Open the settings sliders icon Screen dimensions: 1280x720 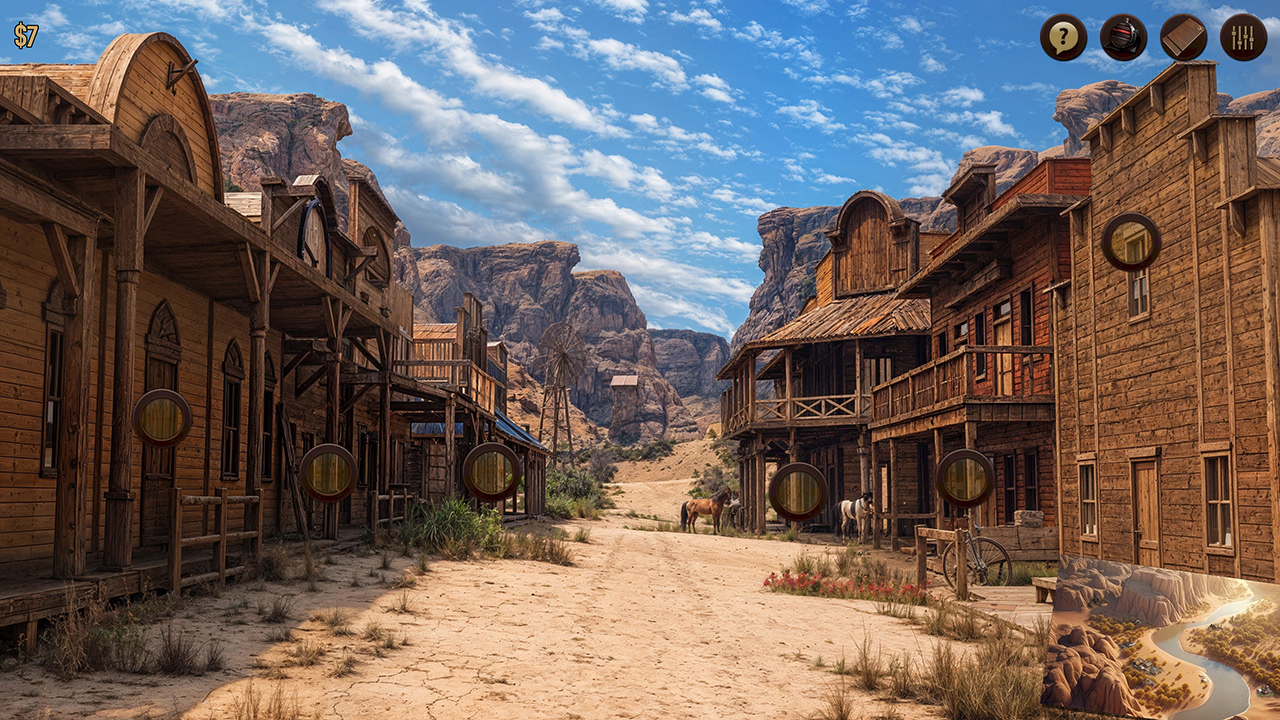[1243, 38]
